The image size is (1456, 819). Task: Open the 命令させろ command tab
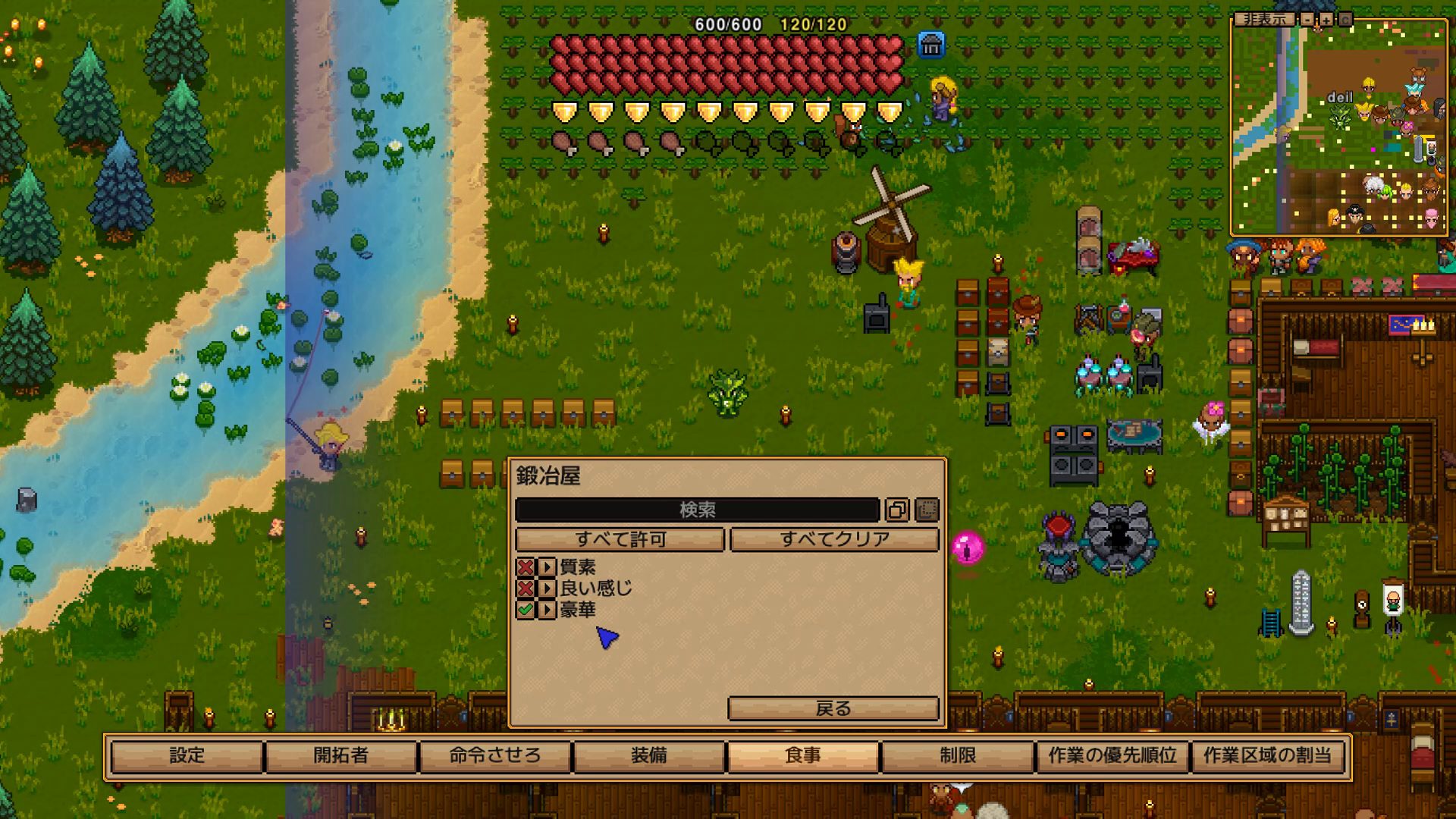[x=495, y=755]
